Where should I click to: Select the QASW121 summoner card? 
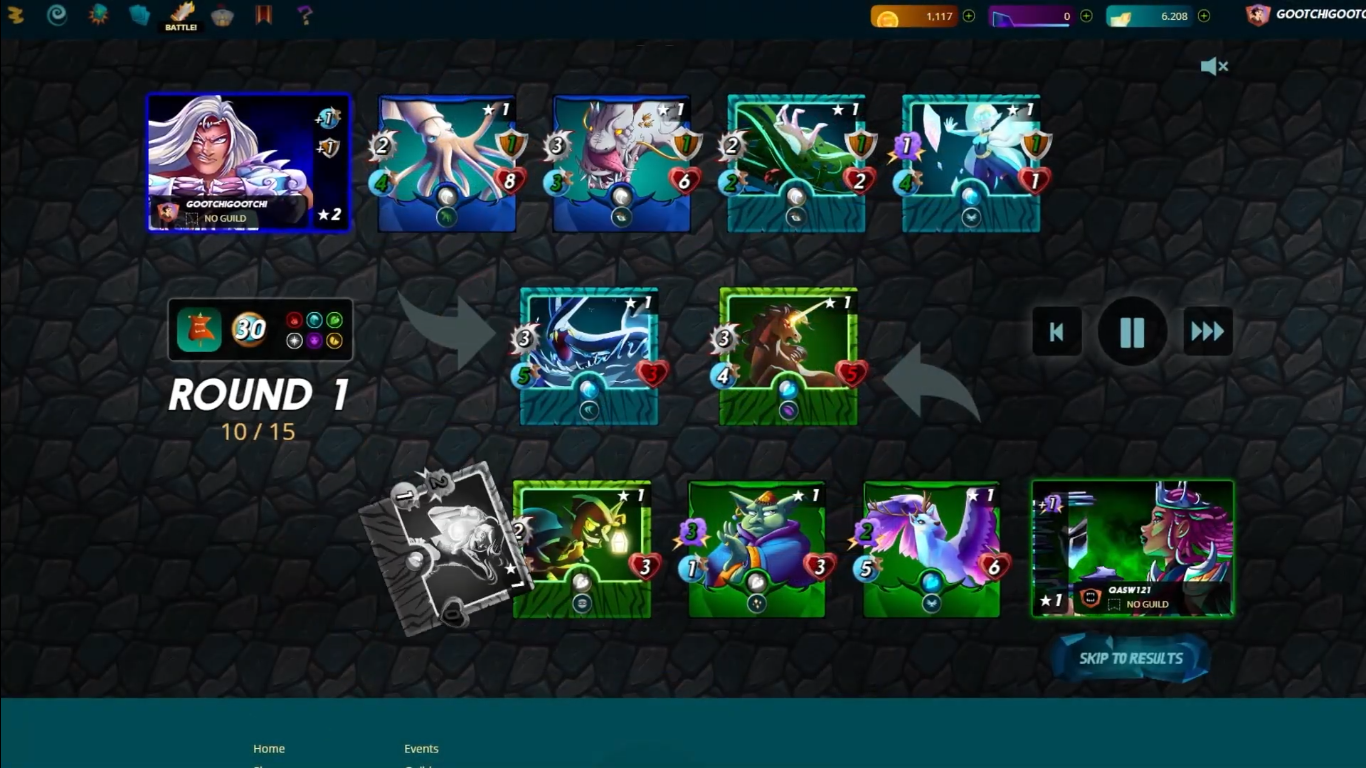click(1133, 548)
